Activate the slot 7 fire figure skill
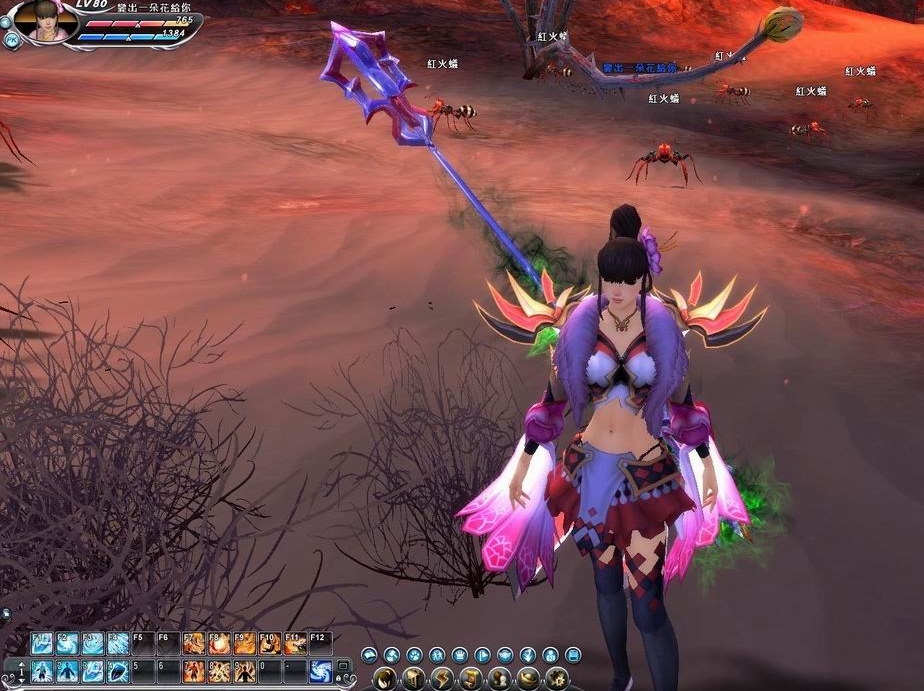Viewport: 924px width, 691px height. pyautogui.click(x=193, y=671)
